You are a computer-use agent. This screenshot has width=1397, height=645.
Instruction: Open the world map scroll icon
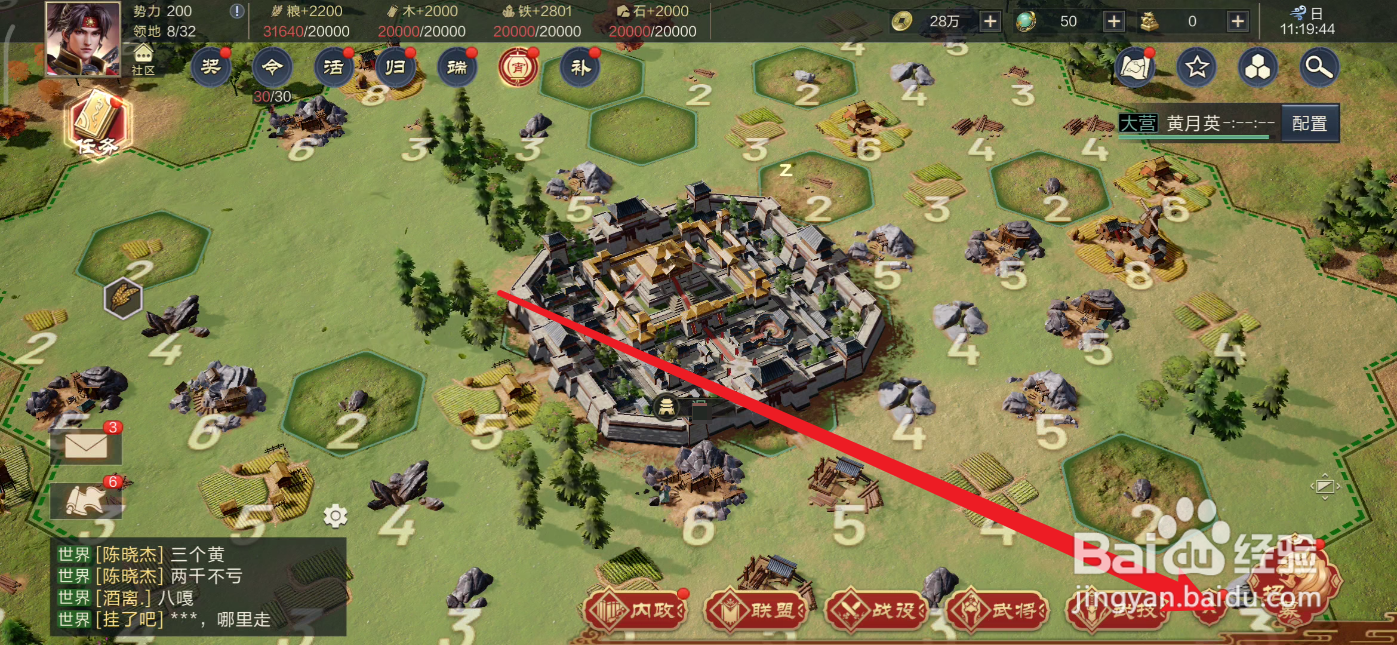tap(1135, 68)
